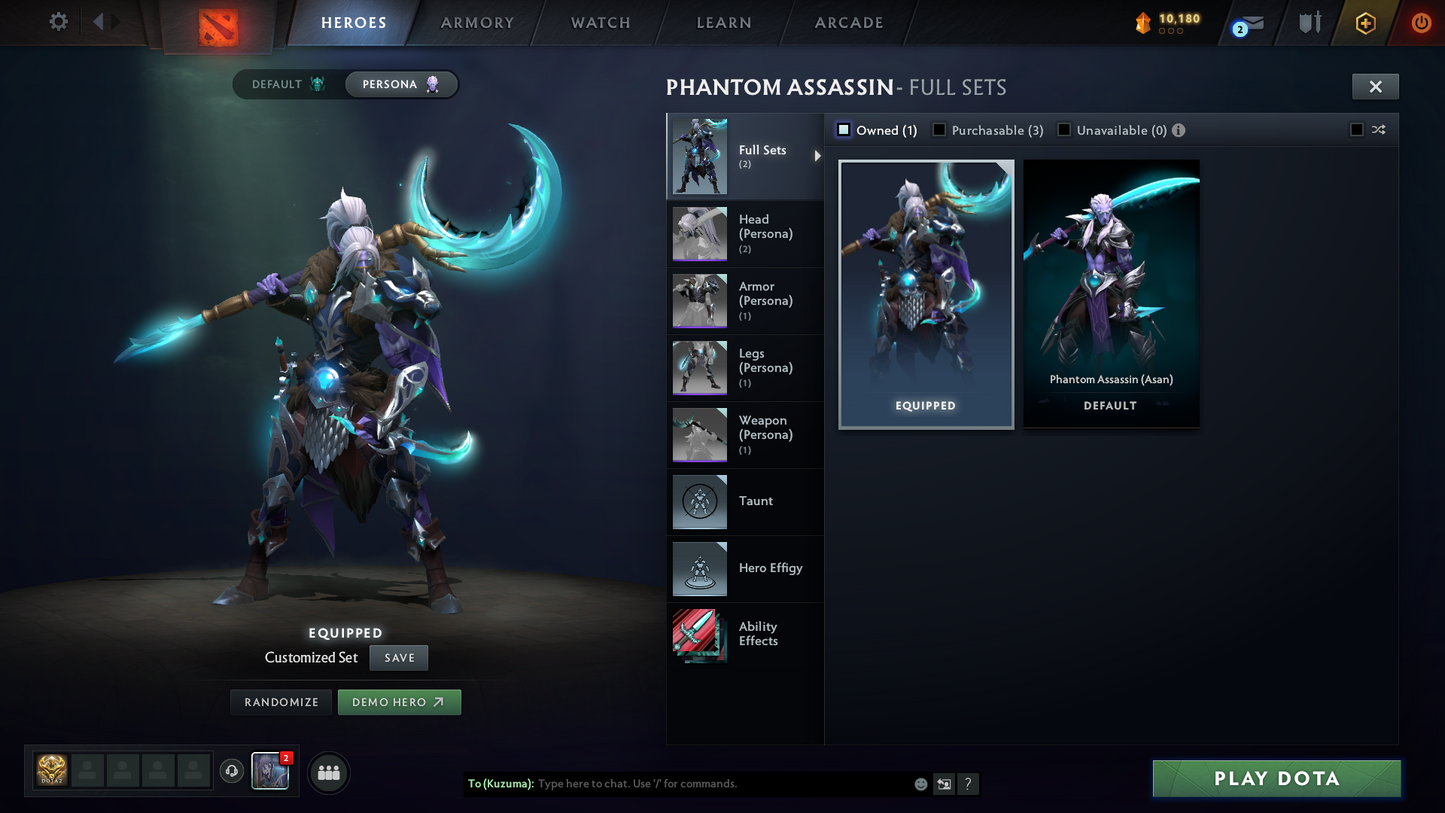Enable the Unavailable (0) filter
This screenshot has height=813, width=1445.
click(x=1063, y=129)
